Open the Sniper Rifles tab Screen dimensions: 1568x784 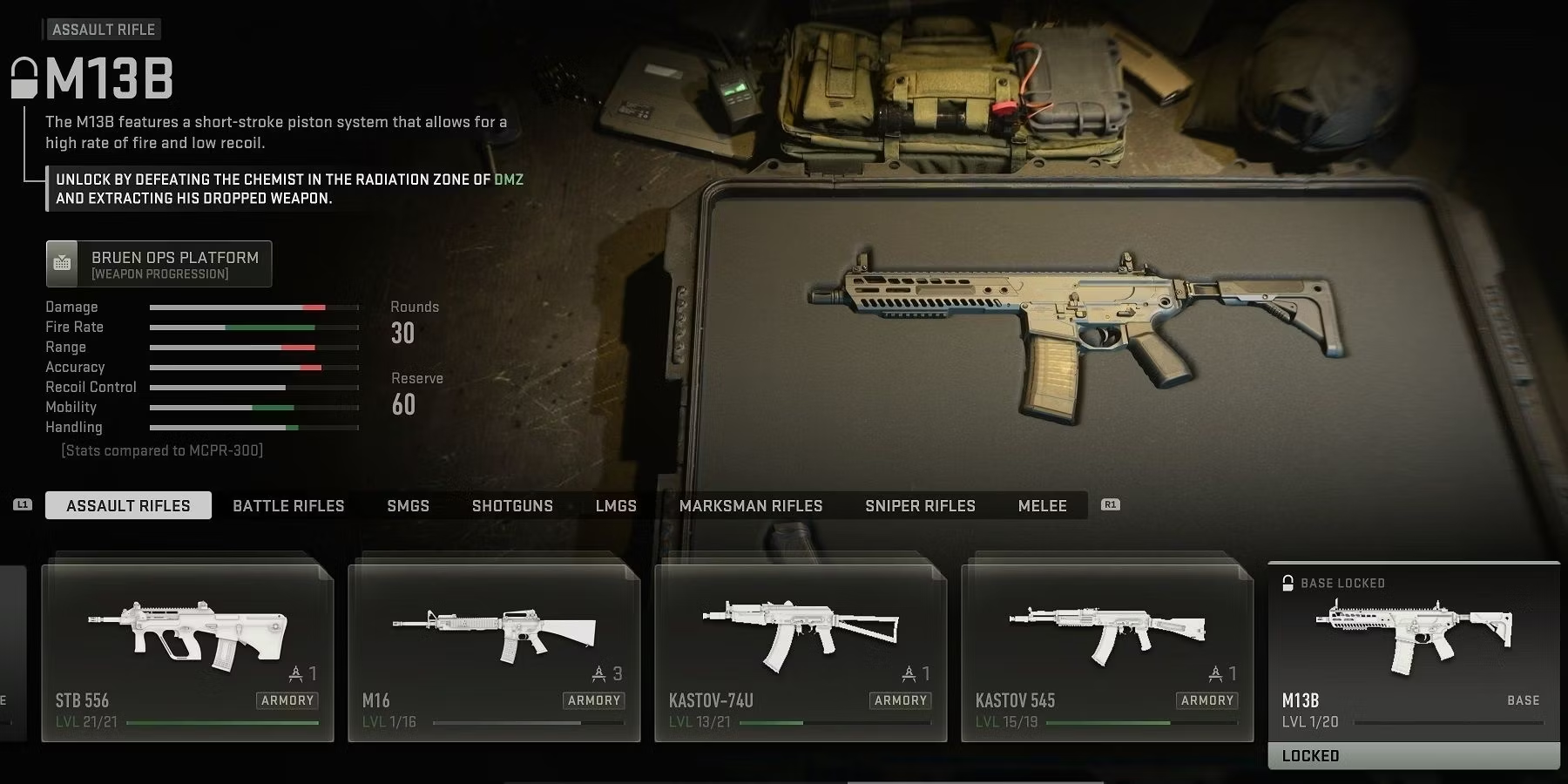coord(920,505)
